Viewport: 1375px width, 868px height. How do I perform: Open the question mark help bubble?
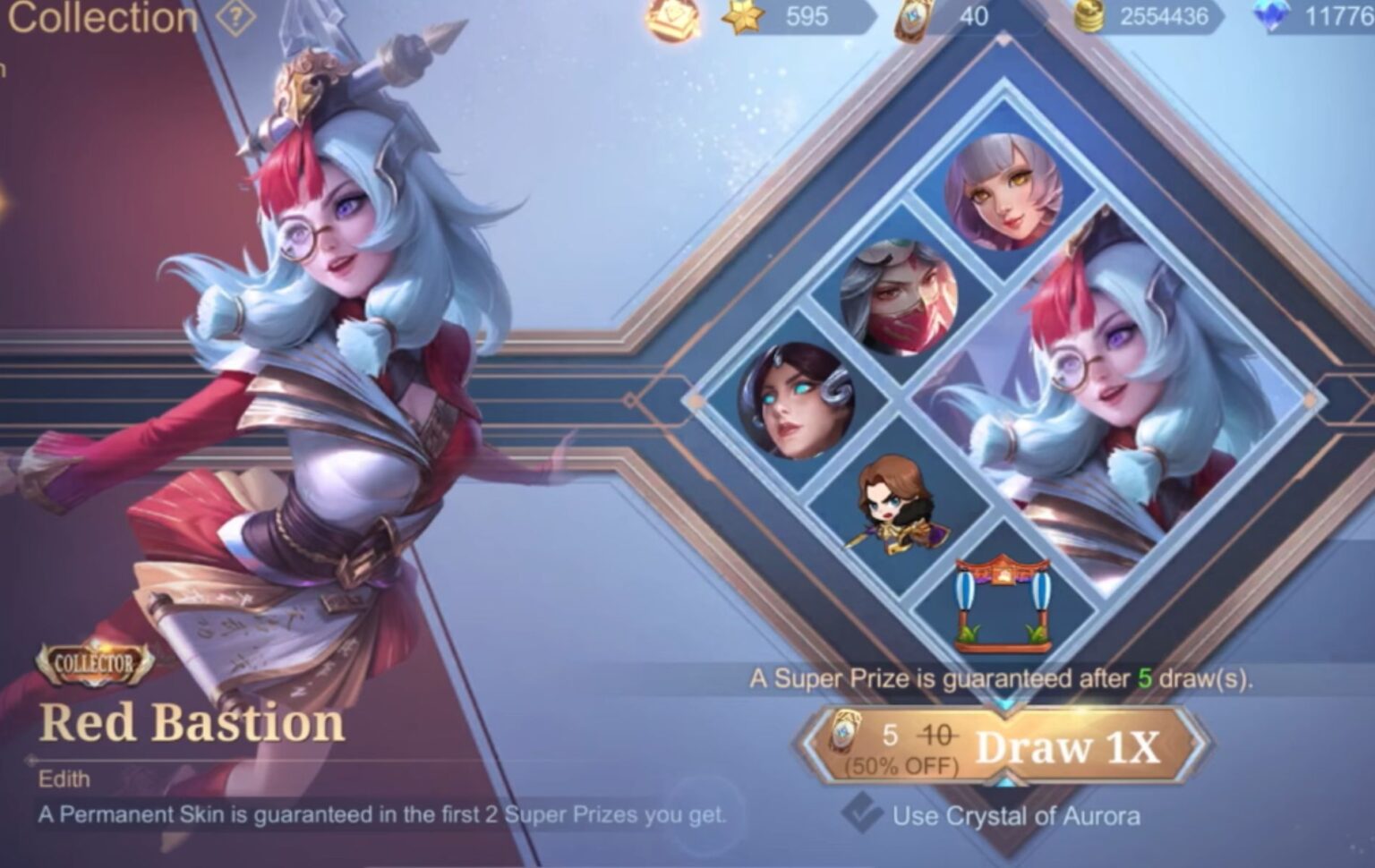[x=235, y=15]
